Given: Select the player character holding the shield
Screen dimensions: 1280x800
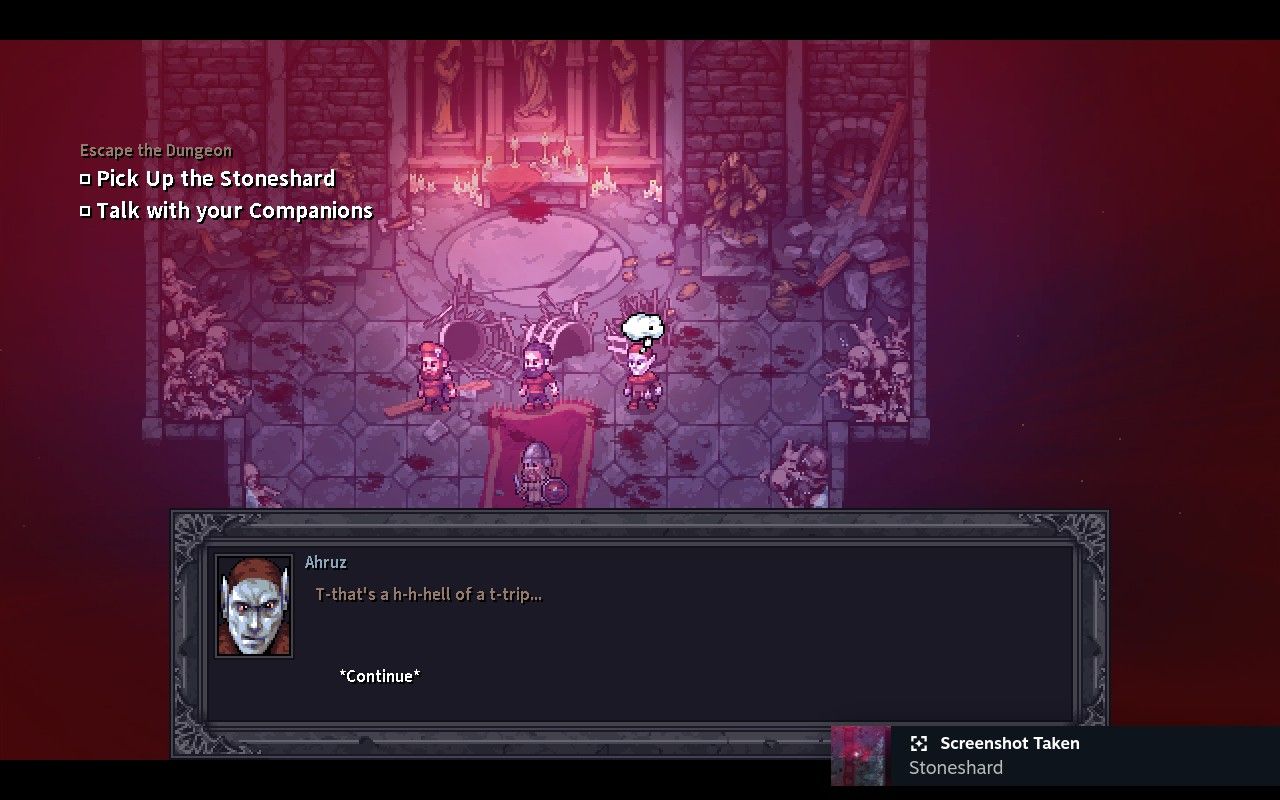Looking at the screenshot, I should 536,470.
